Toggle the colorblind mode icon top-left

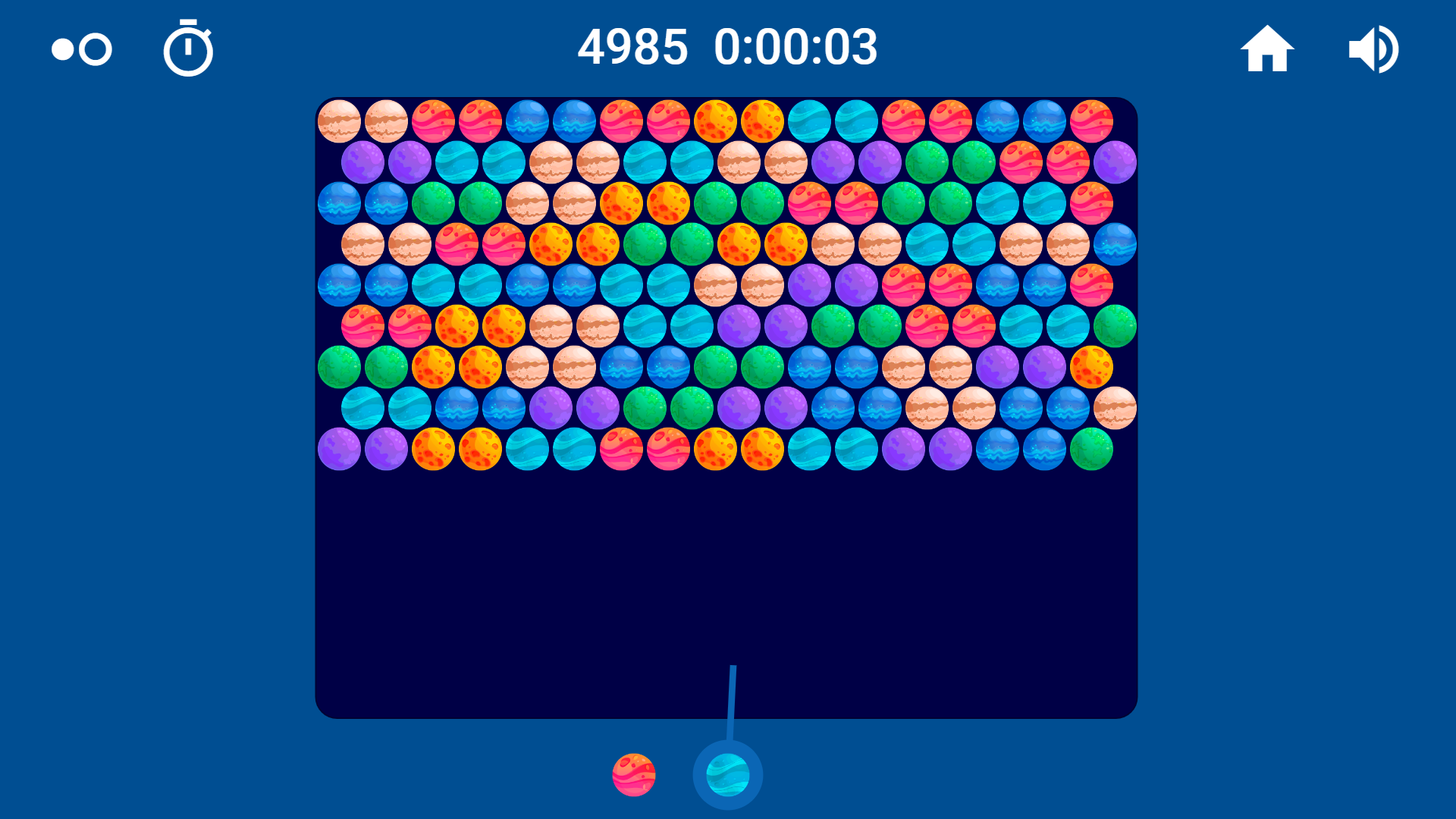coord(79,49)
